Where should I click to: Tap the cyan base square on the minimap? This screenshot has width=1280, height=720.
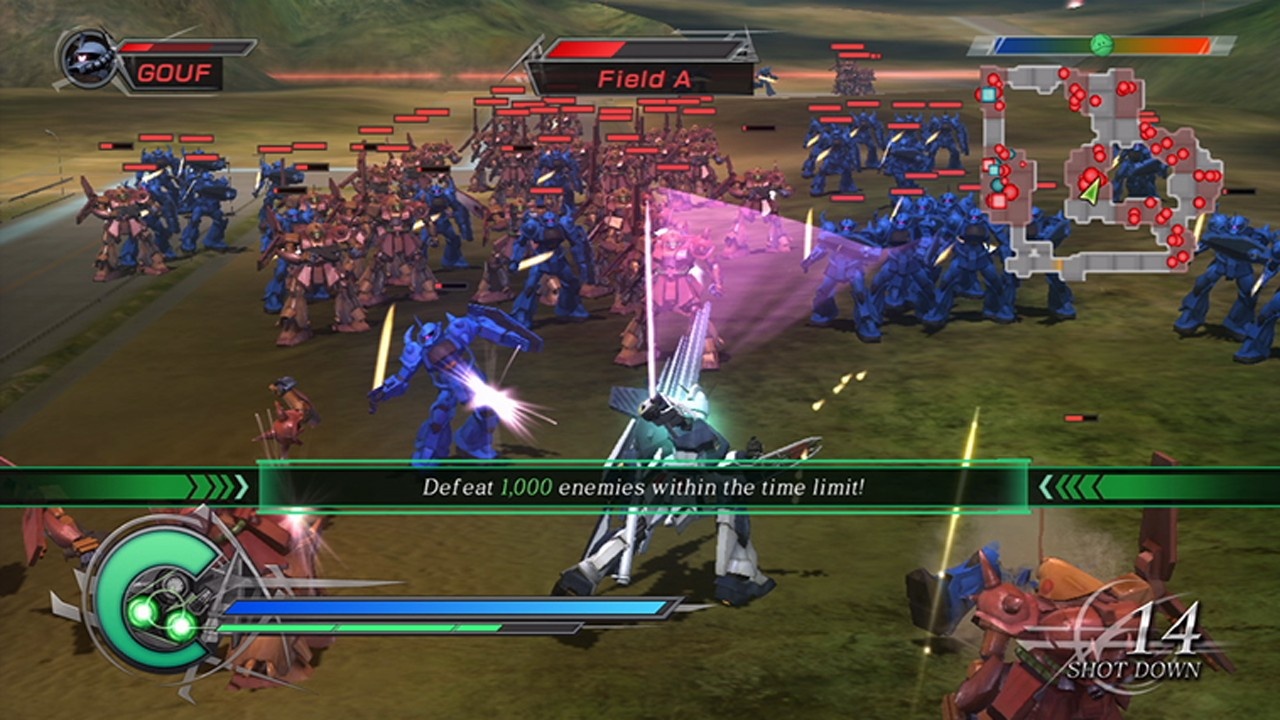pos(988,93)
